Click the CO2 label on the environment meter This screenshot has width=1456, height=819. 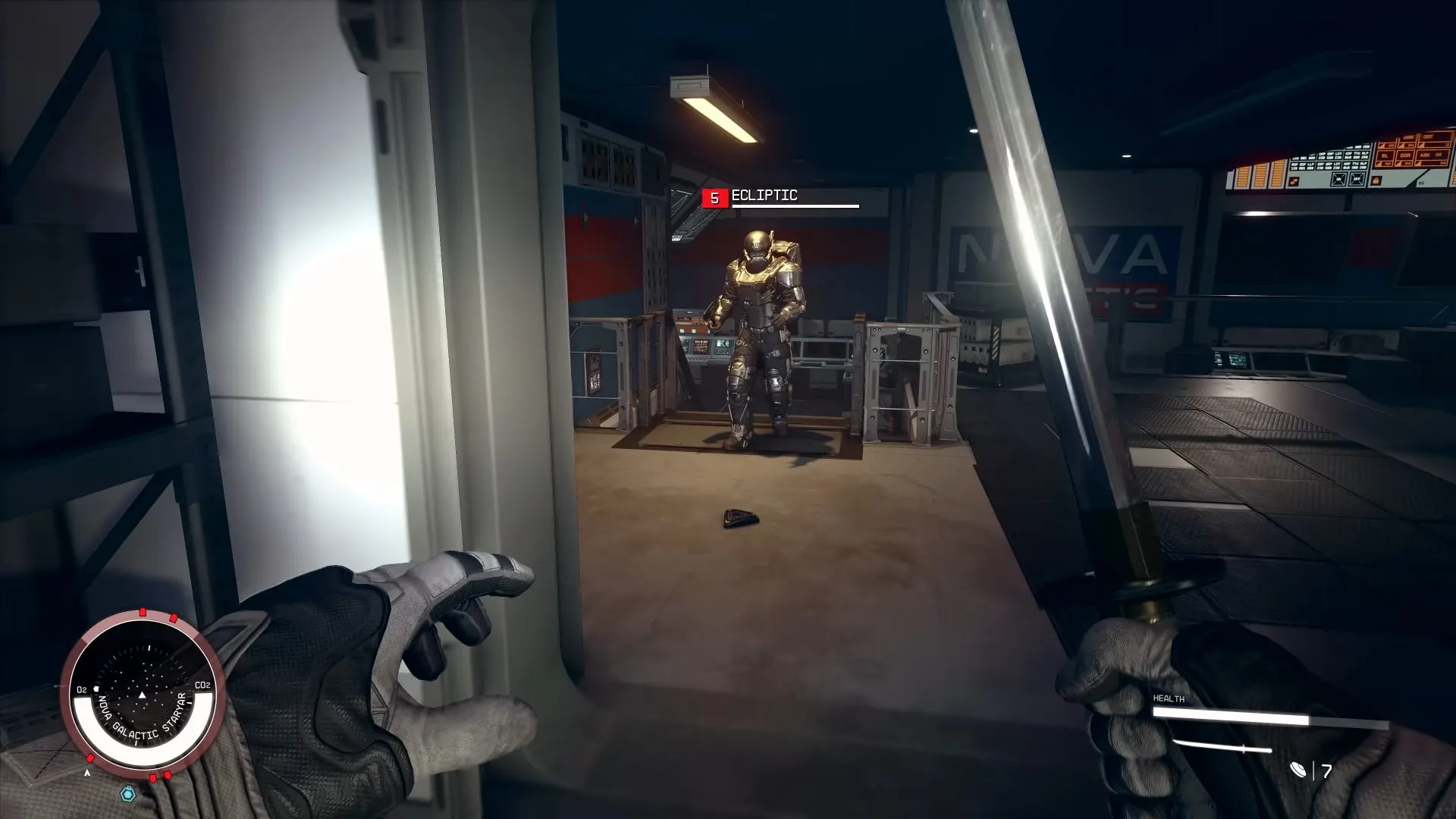(202, 686)
